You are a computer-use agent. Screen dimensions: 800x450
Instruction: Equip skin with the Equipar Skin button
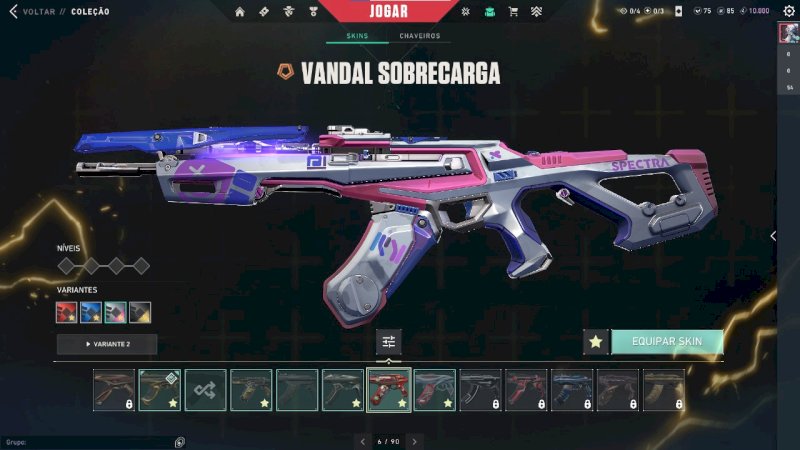(x=666, y=342)
